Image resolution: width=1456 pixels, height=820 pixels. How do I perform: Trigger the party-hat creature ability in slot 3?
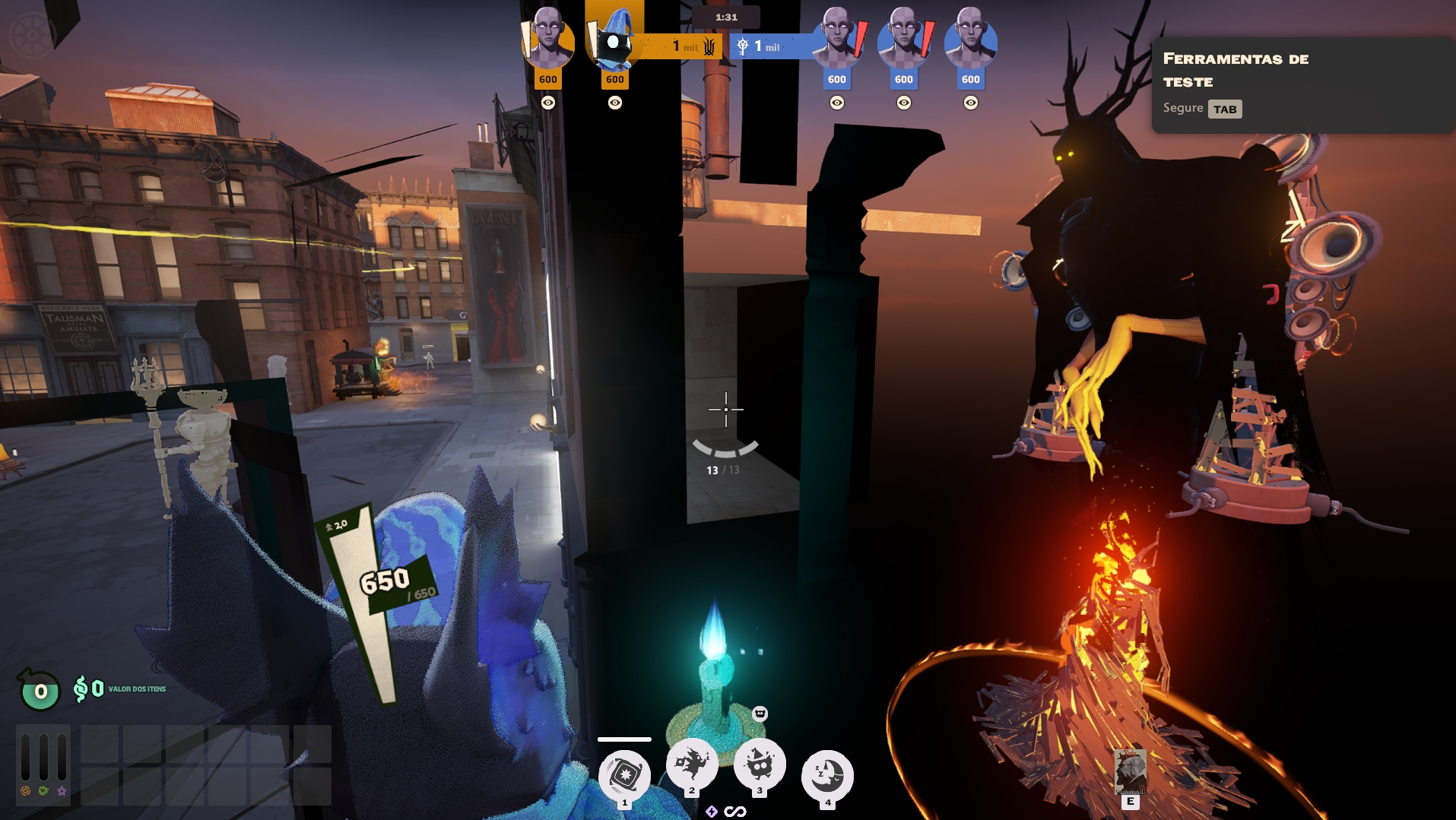760,763
